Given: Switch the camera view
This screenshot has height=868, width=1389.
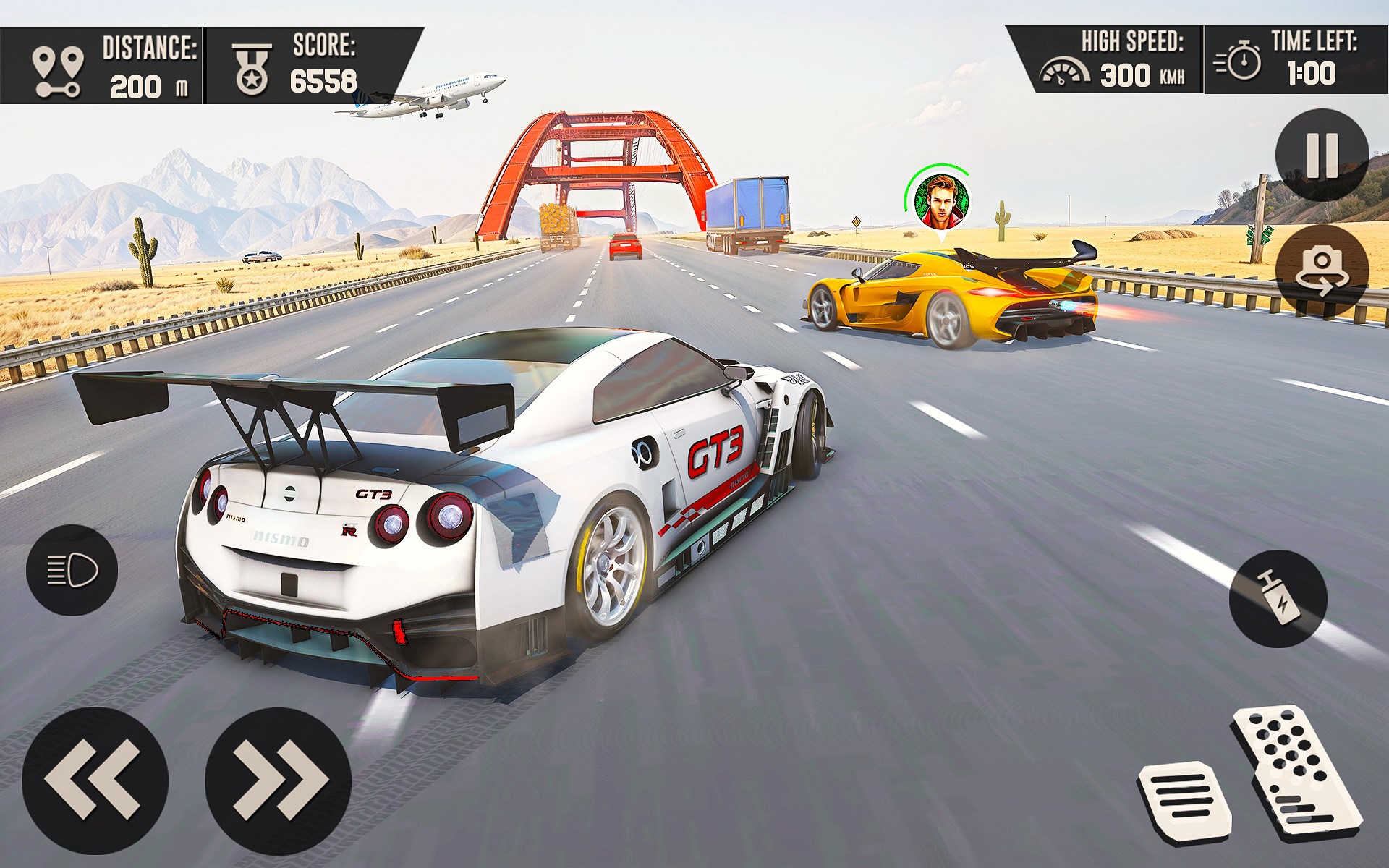Looking at the screenshot, I should tap(1322, 271).
